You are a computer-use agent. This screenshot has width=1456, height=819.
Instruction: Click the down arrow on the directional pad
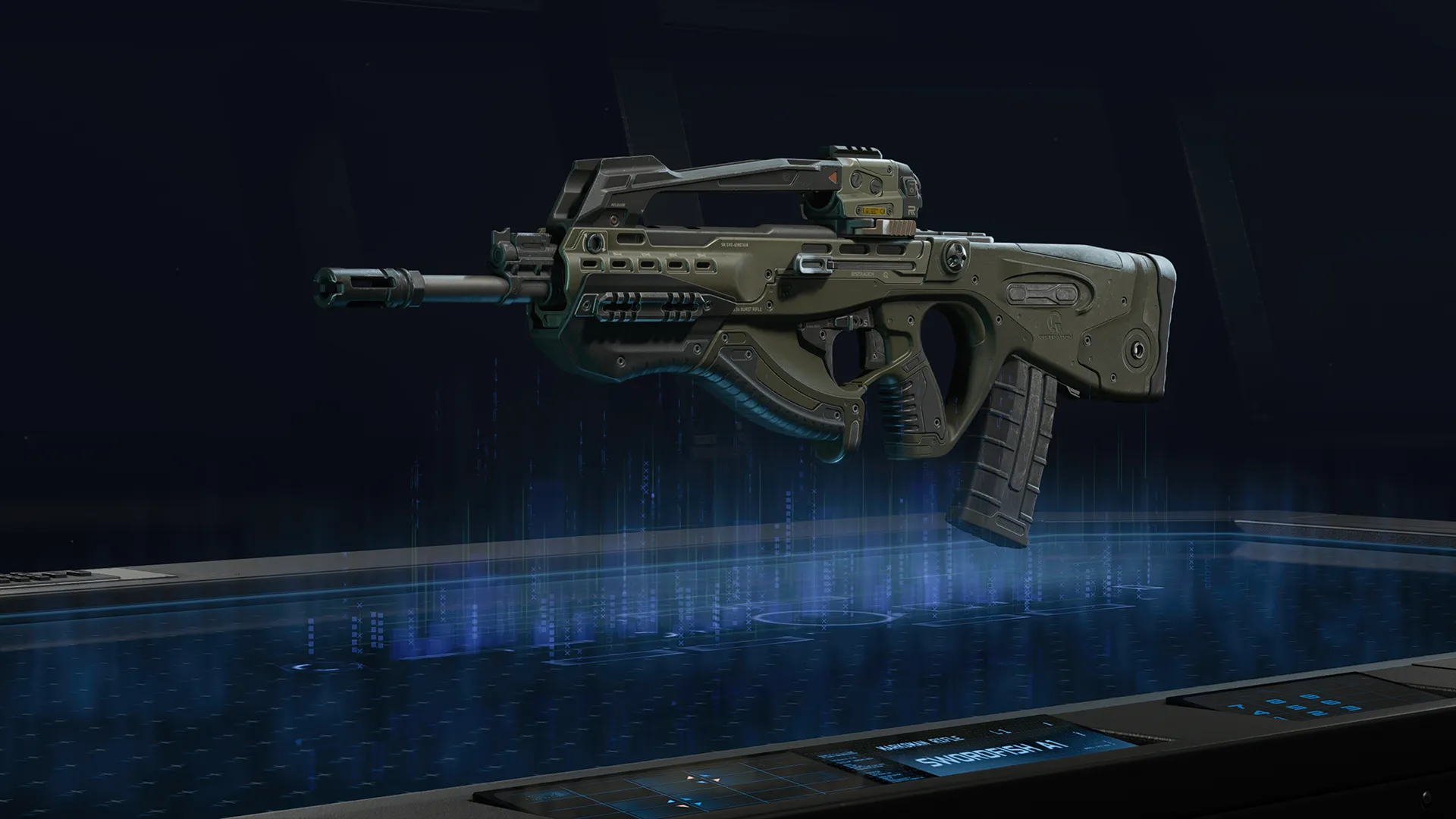[701, 783]
